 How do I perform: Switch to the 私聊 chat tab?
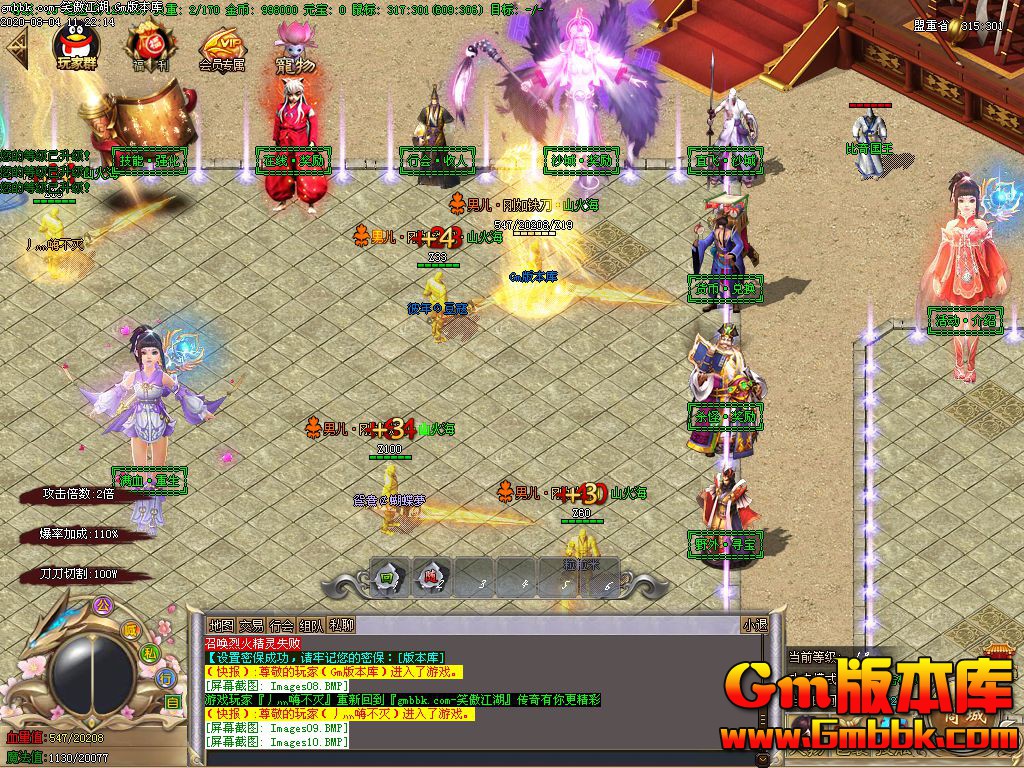pos(341,625)
